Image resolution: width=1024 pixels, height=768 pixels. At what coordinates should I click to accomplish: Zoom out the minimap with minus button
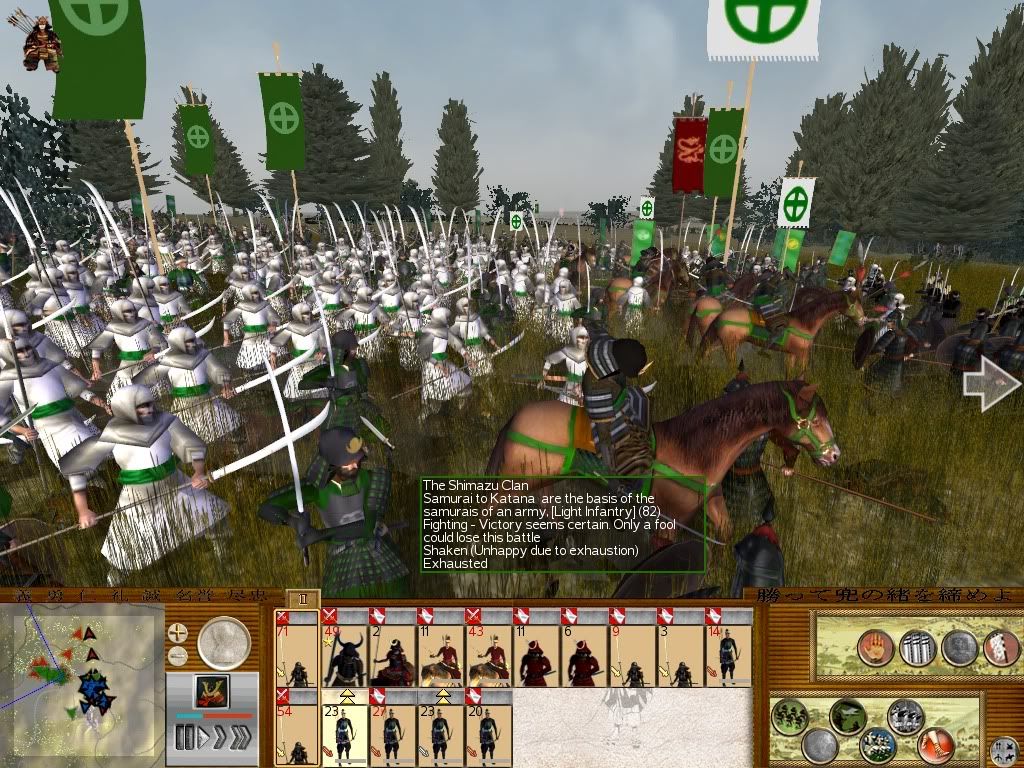coord(178,656)
